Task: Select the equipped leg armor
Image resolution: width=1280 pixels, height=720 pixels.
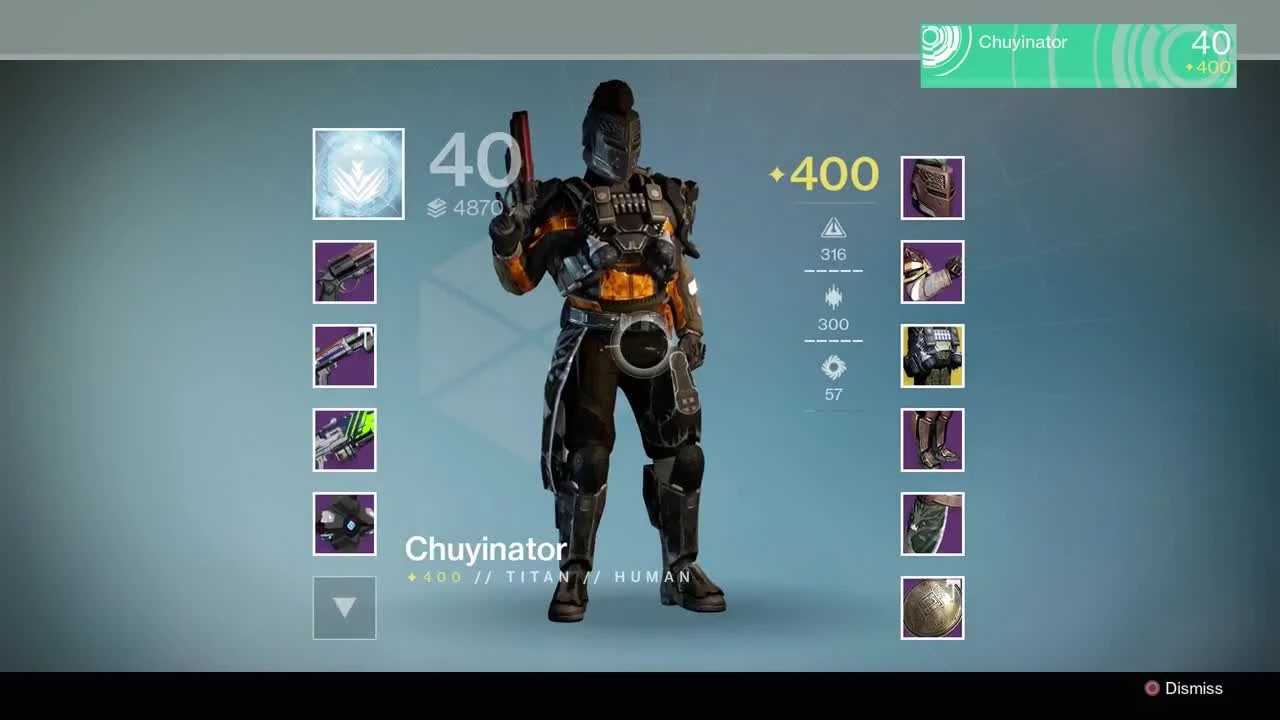Action: tap(932, 439)
